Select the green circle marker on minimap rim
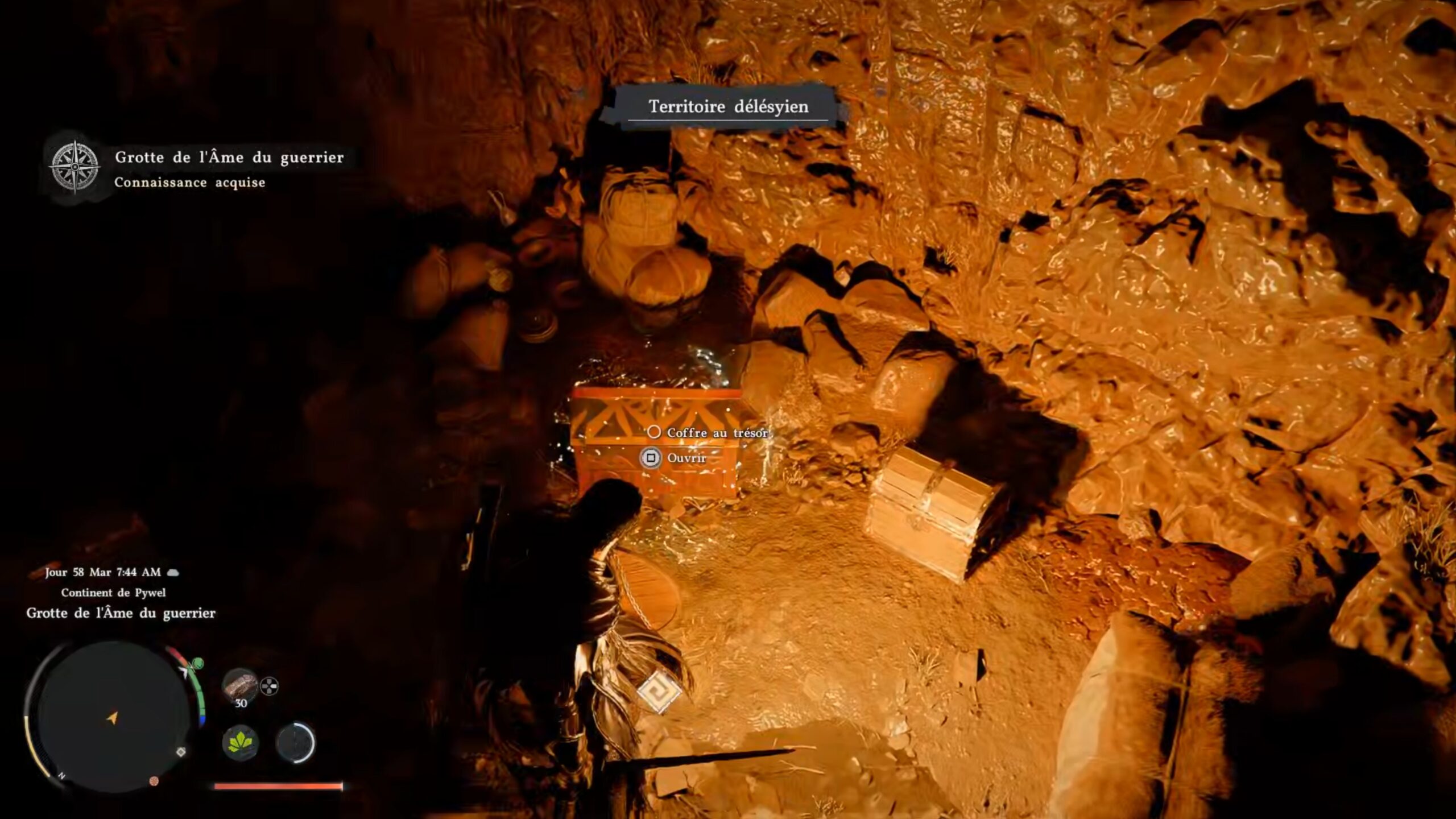The width and height of the screenshot is (1456, 819). [x=198, y=663]
